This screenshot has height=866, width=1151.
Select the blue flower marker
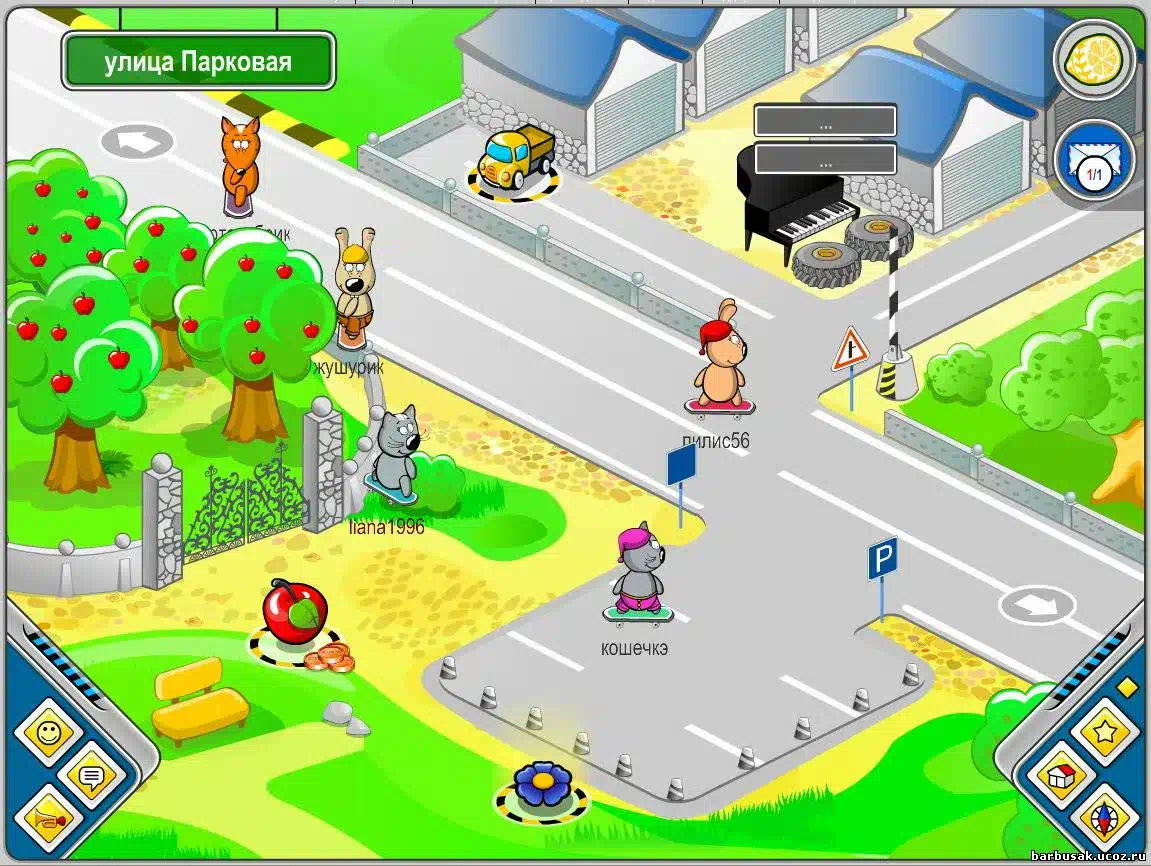(542, 786)
